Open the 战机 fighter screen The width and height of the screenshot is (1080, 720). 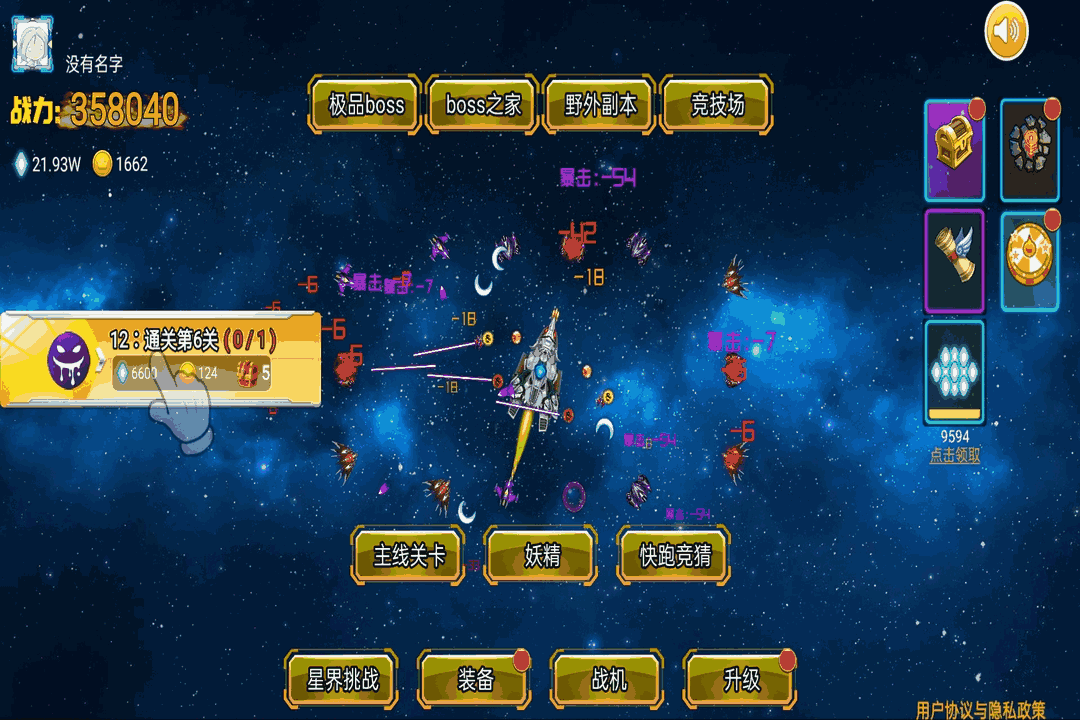(x=608, y=681)
